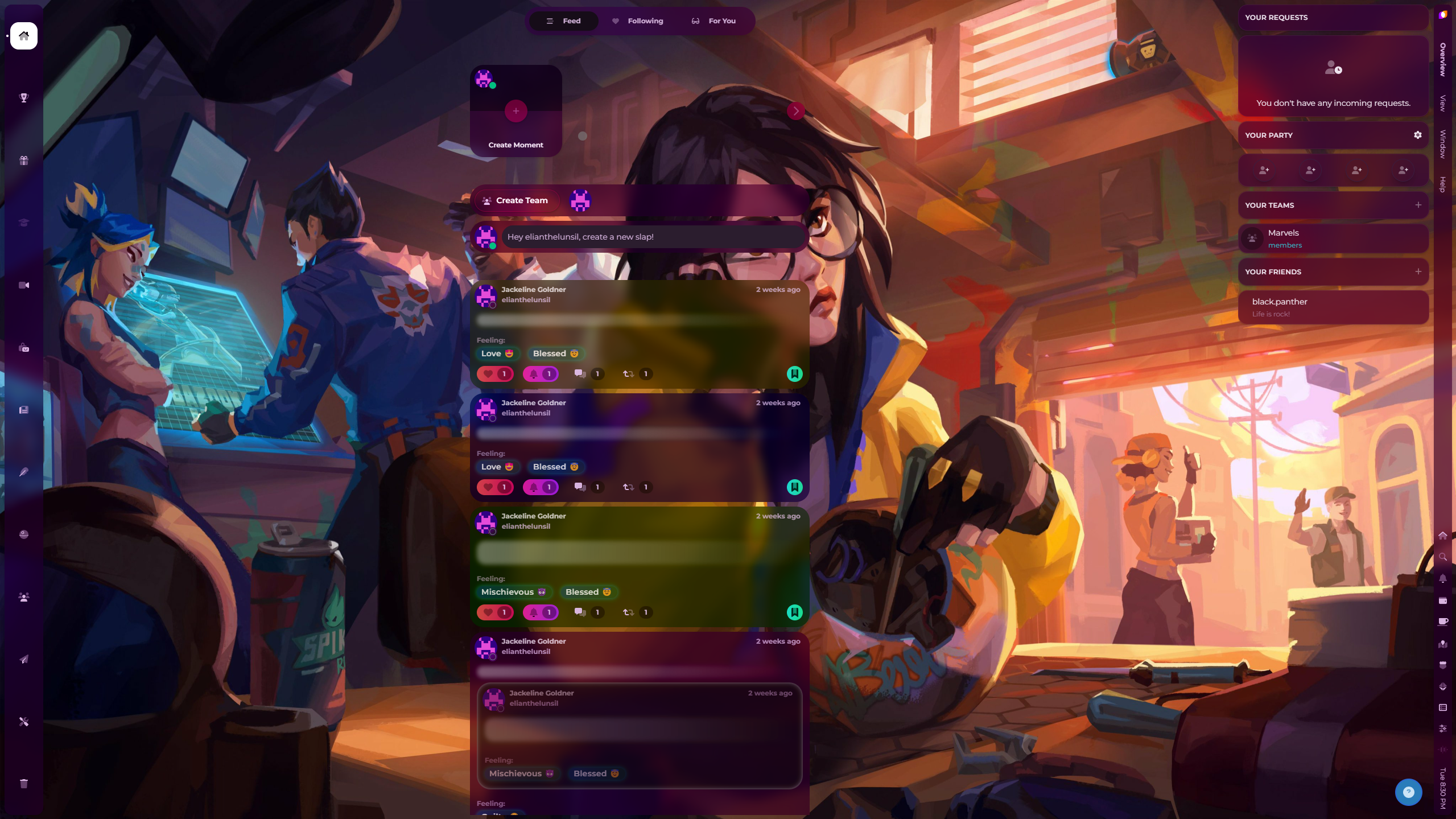Open the trash icon in the sidebar

pyautogui.click(x=24, y=784)
